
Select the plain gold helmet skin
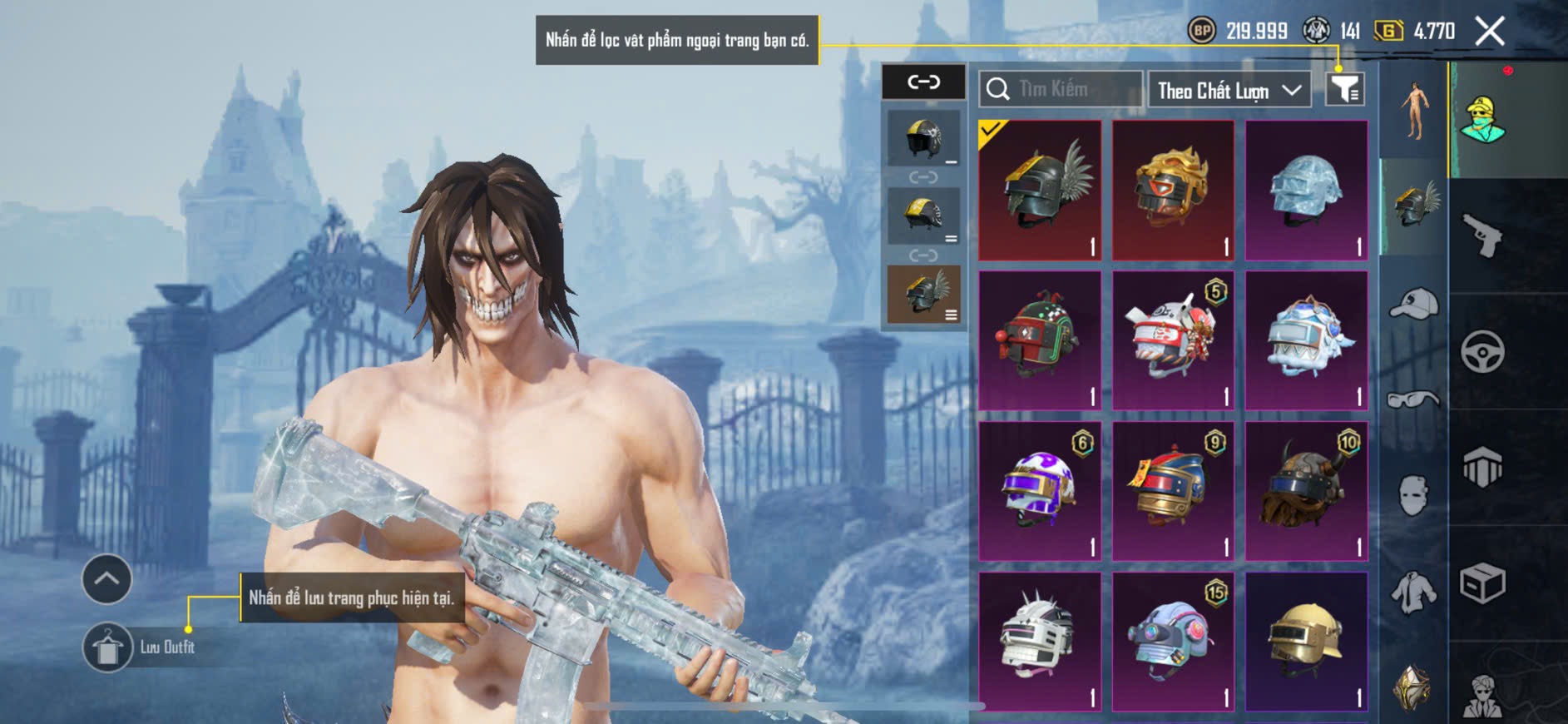click(1306, 642)
